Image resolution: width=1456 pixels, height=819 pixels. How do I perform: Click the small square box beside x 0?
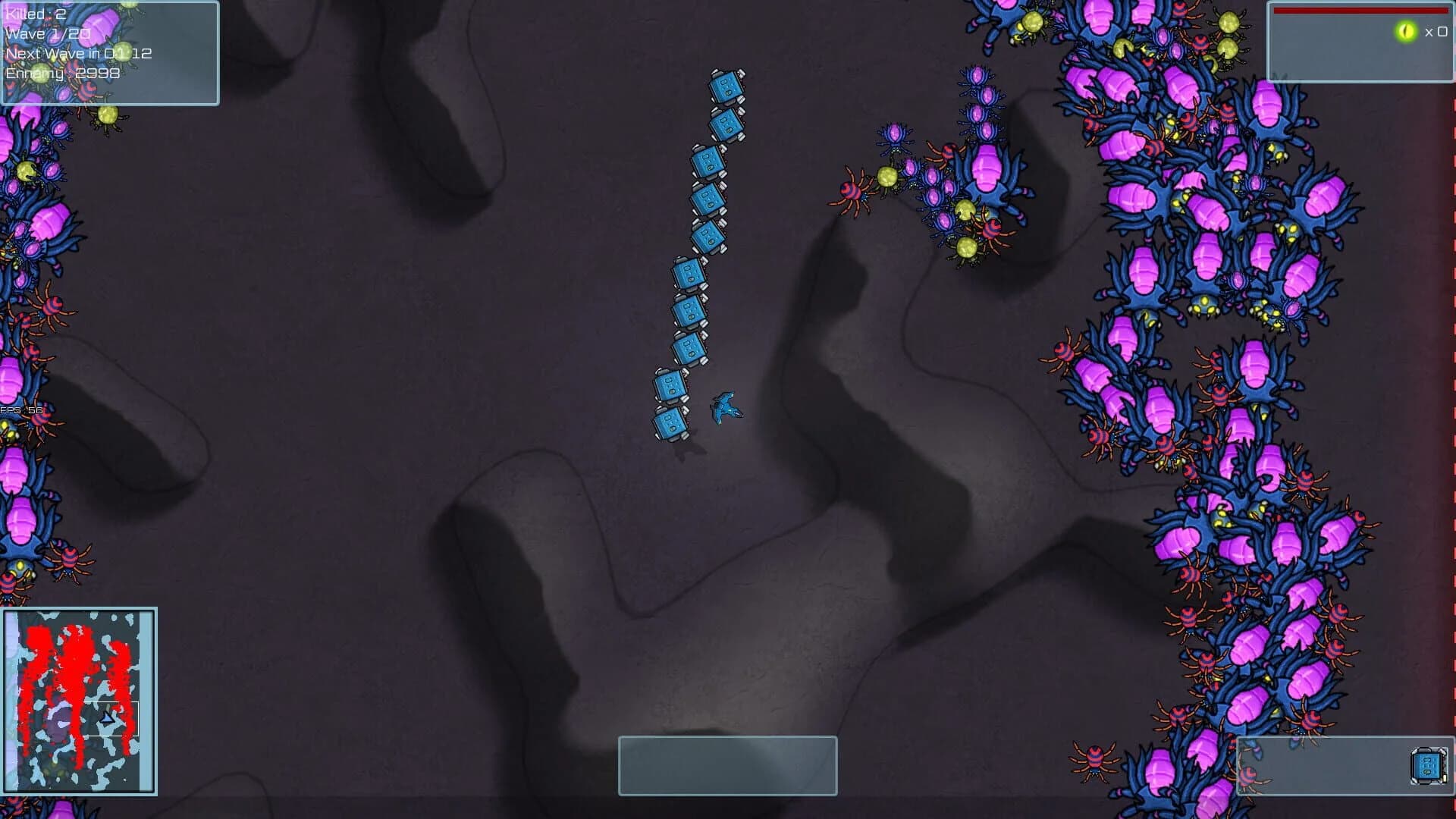pyautogui.click(x=1442, y=32)
